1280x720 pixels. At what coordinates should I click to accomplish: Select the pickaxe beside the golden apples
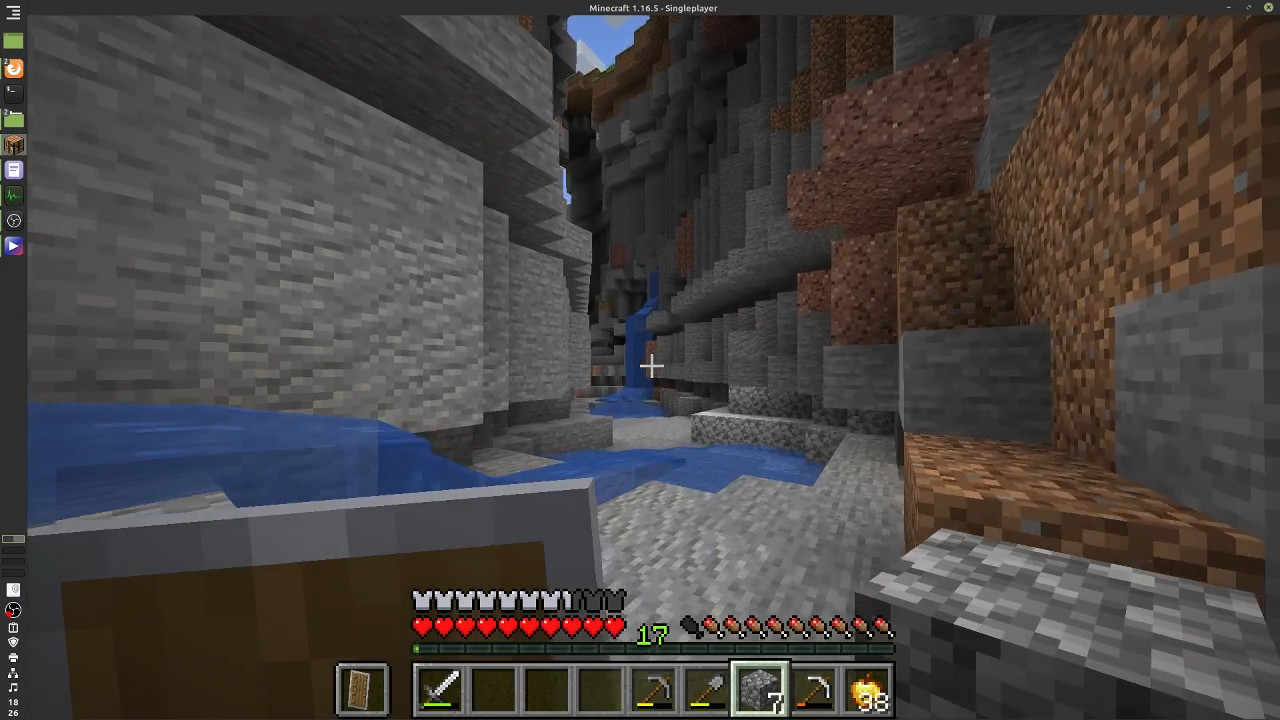814,690
